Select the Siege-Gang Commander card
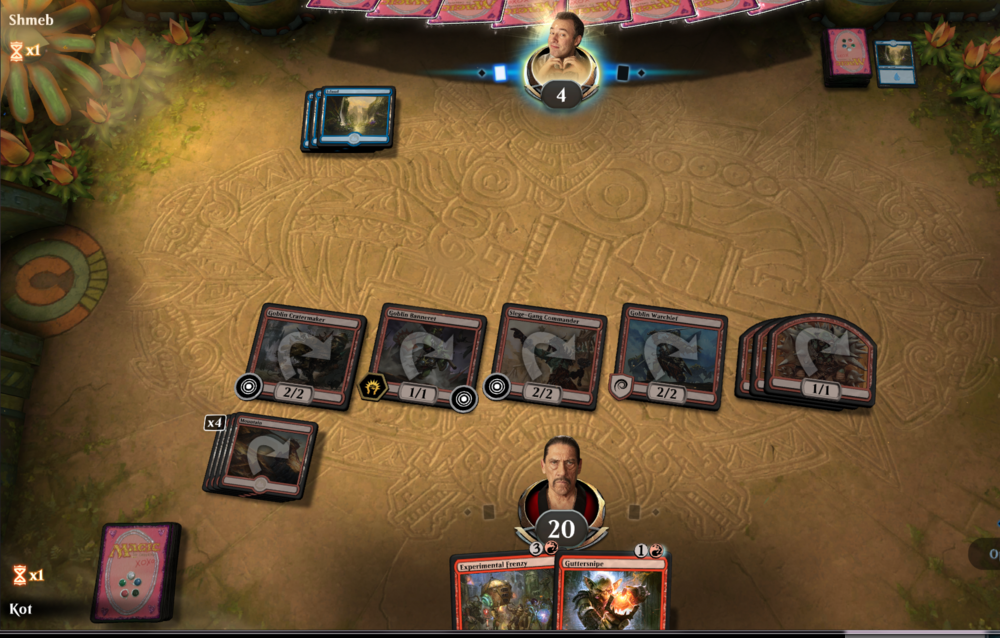The height and width of the screenshot is (638, 1000). tap(549, 355)
